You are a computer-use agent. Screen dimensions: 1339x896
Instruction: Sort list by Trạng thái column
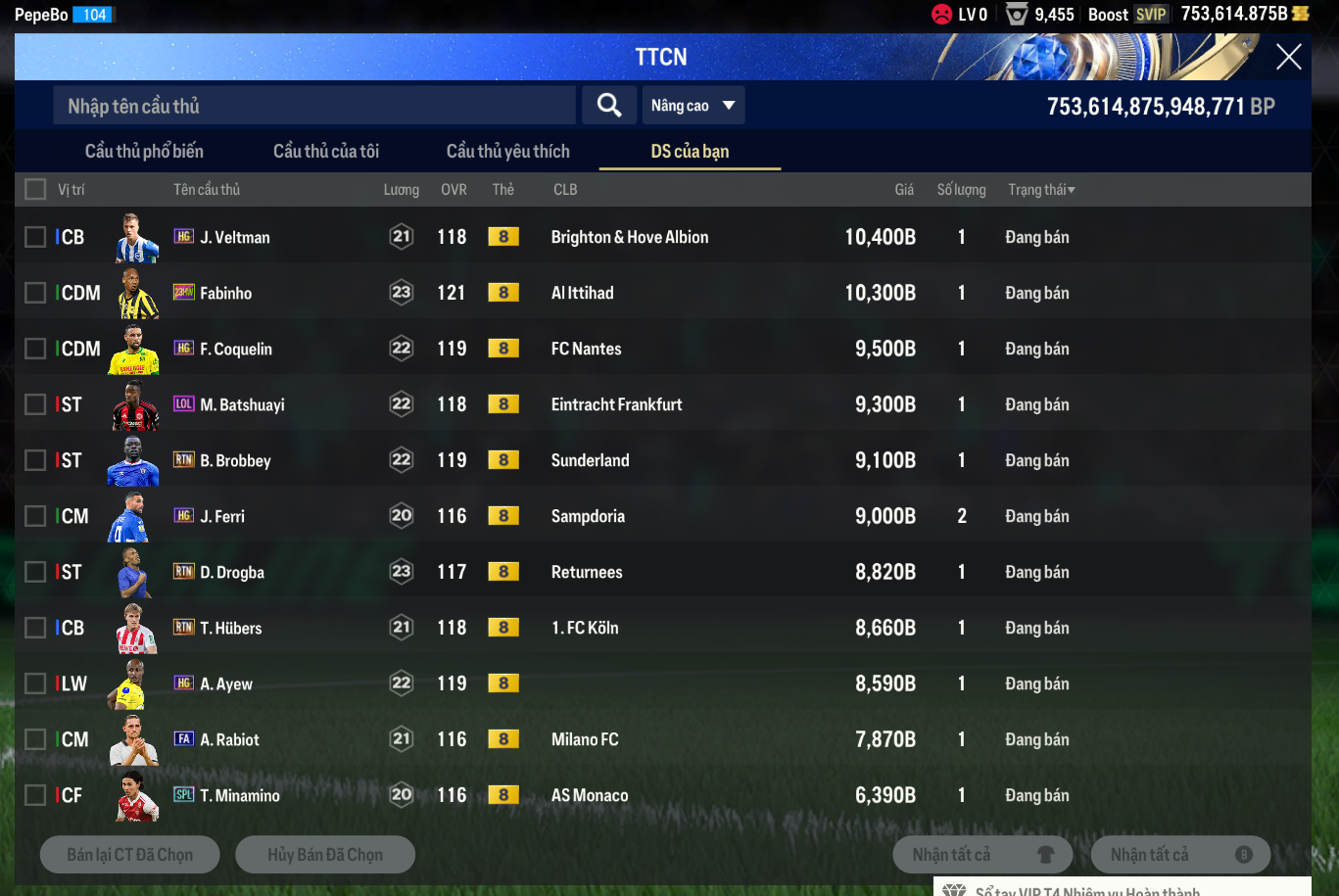pos(1041,189)
